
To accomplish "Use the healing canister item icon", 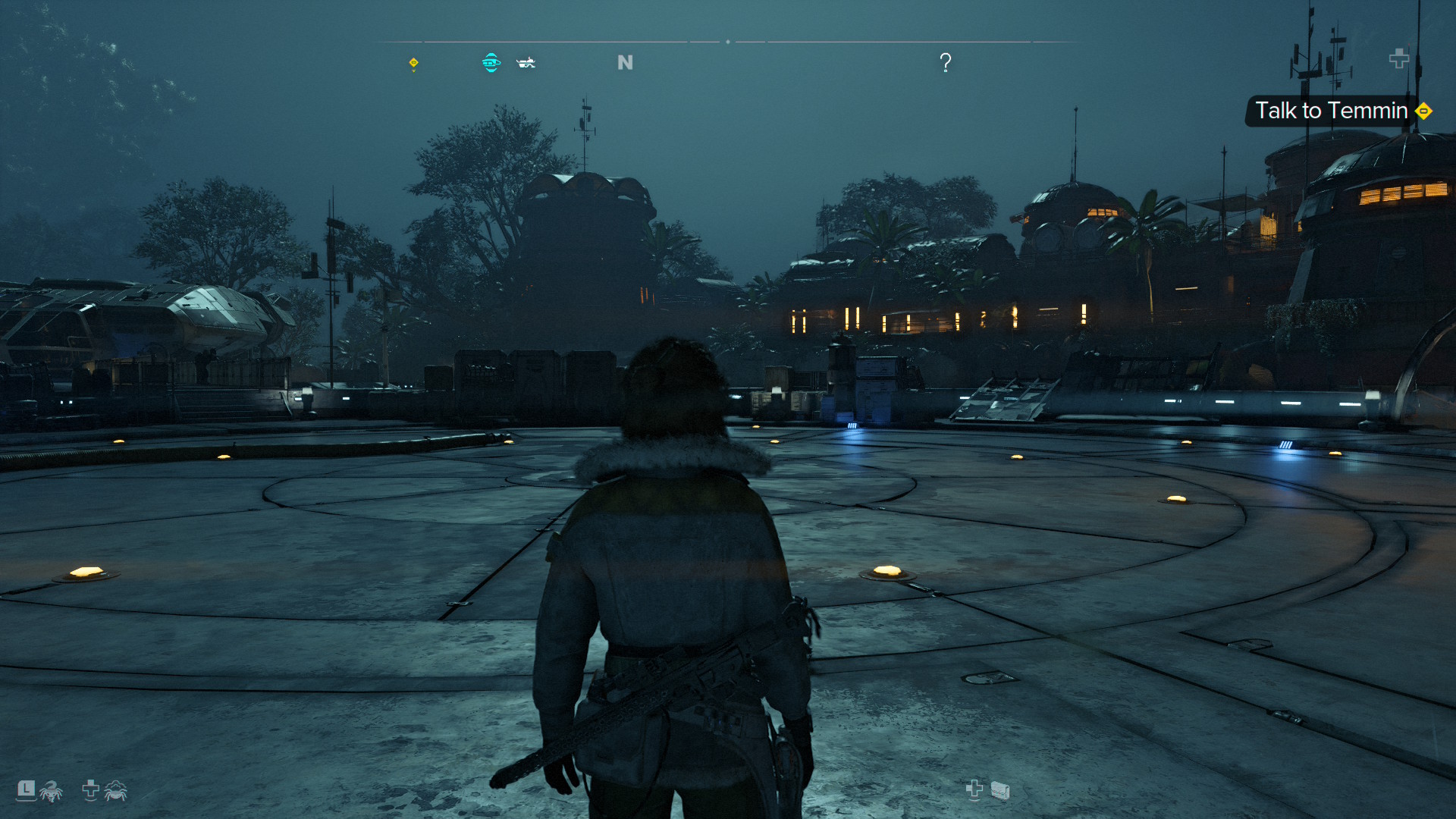I will coord(999,791).
